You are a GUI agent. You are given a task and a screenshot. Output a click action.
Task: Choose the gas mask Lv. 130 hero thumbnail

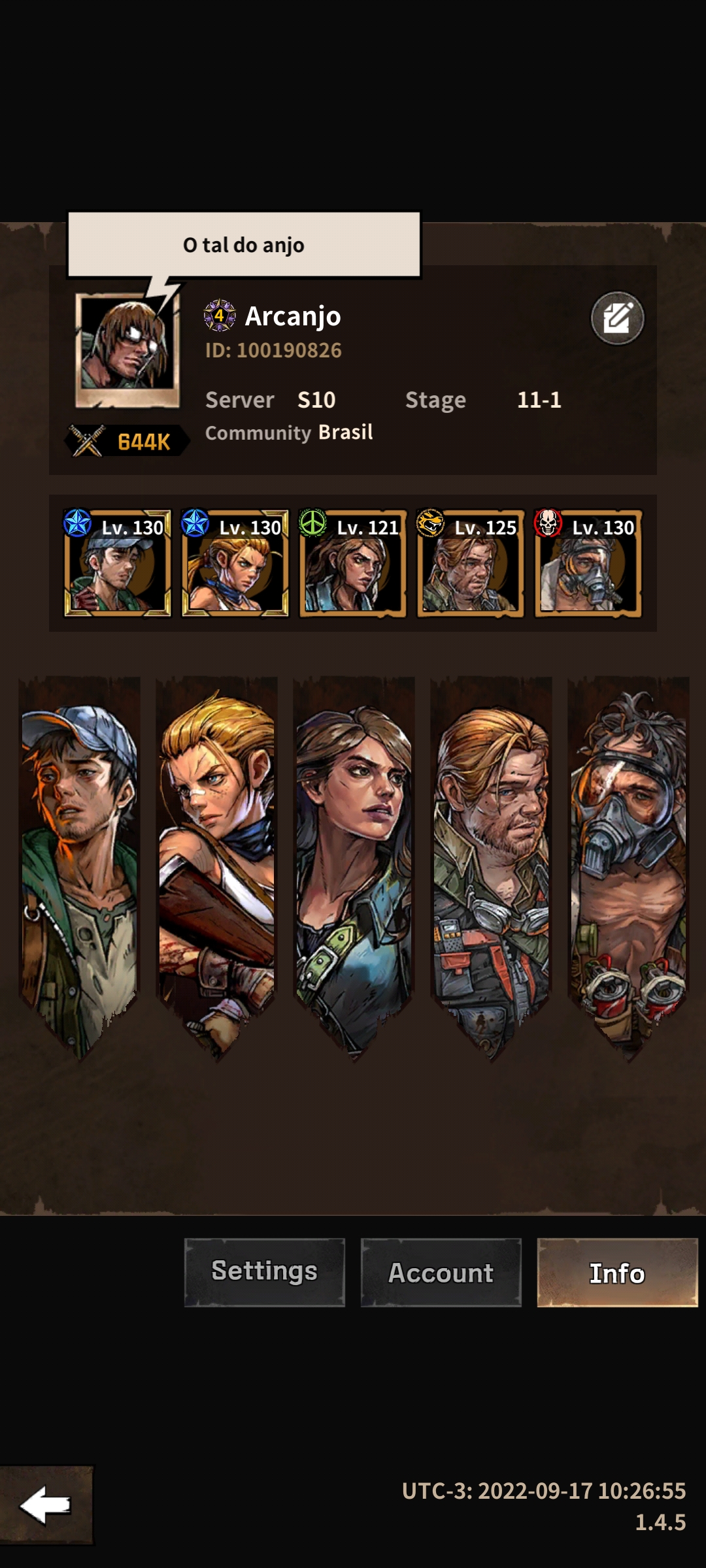coord(588,563)
